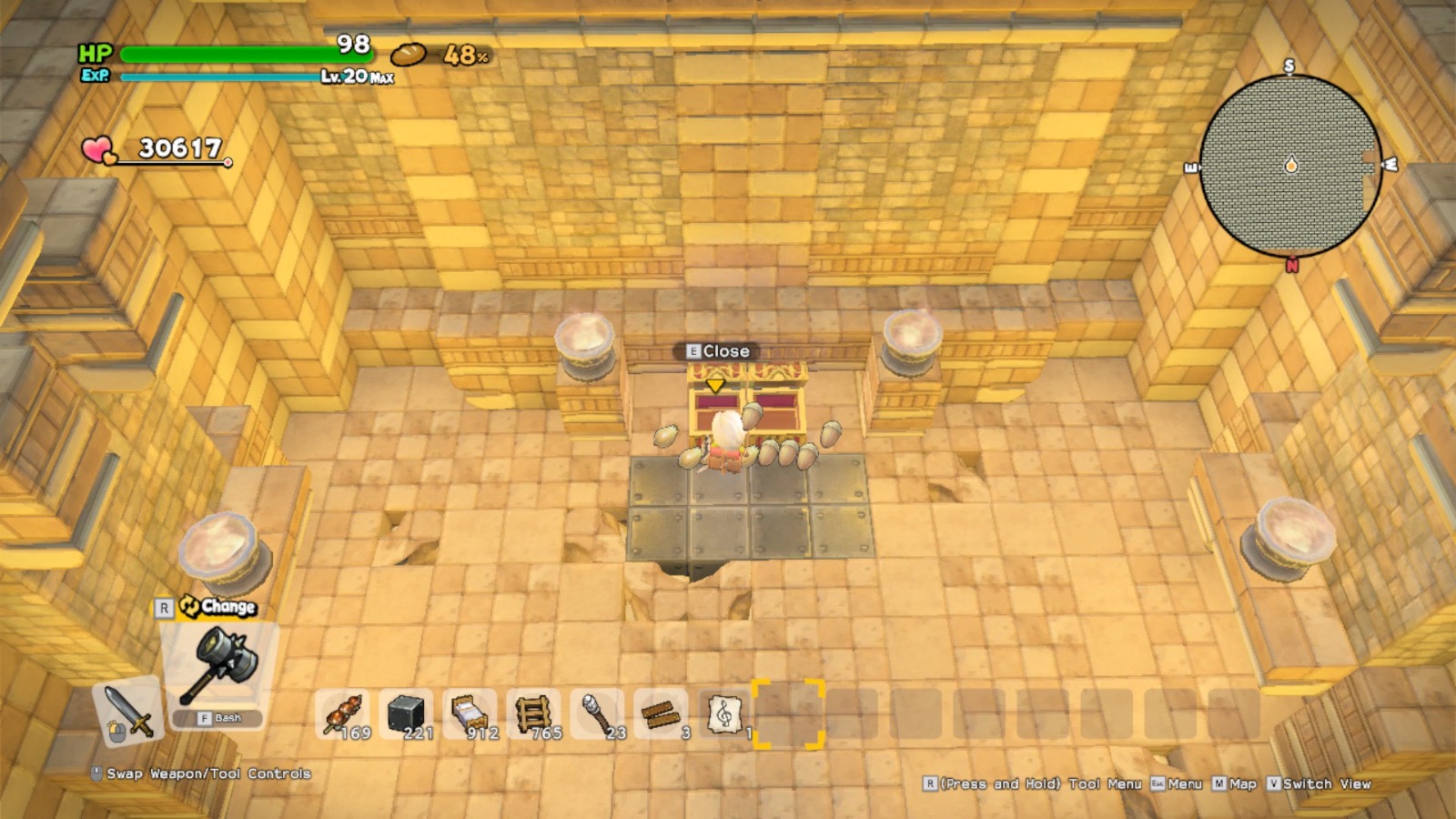Click the bread fullness icon
Viewport: 1456px width, 819px height.
(409, 53)
